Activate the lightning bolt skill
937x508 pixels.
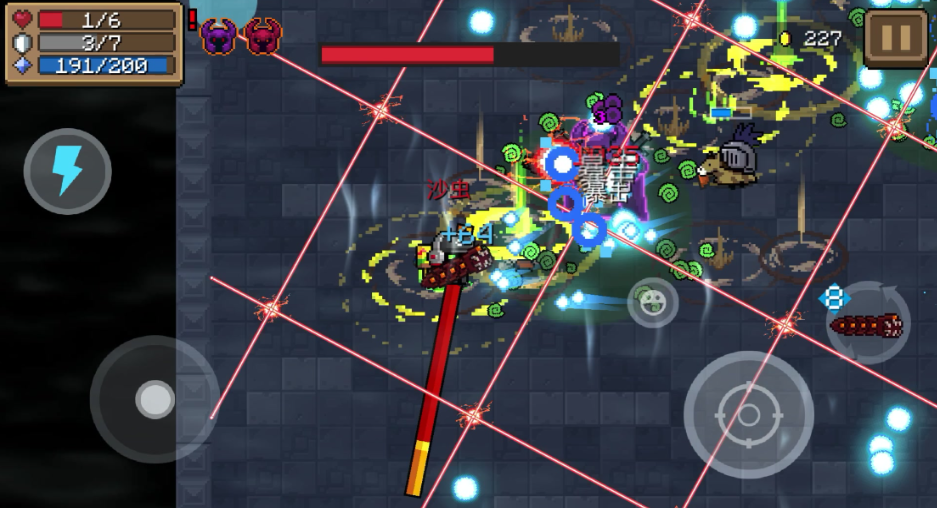point(67,171)
